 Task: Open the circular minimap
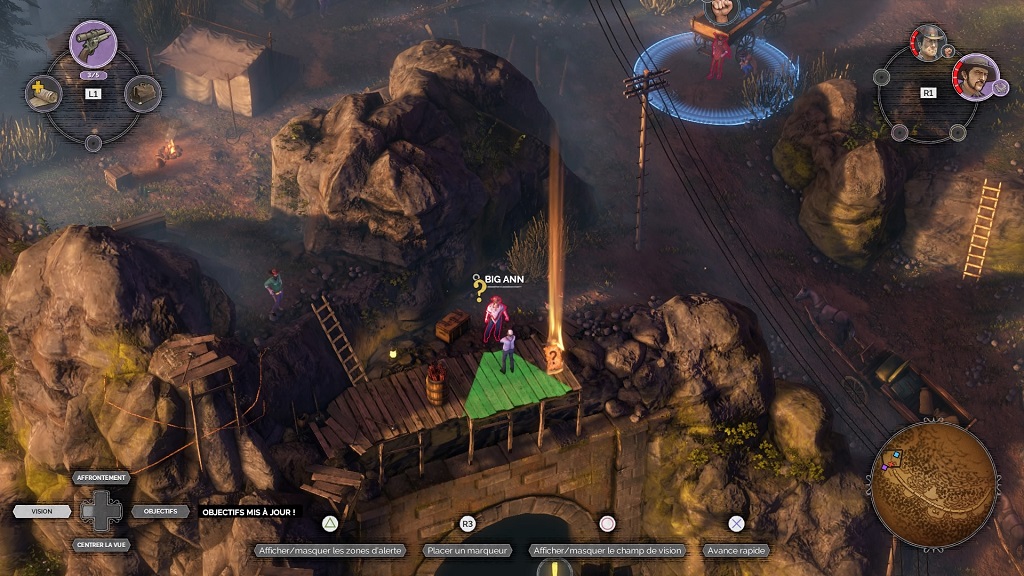tap(933, 484)
